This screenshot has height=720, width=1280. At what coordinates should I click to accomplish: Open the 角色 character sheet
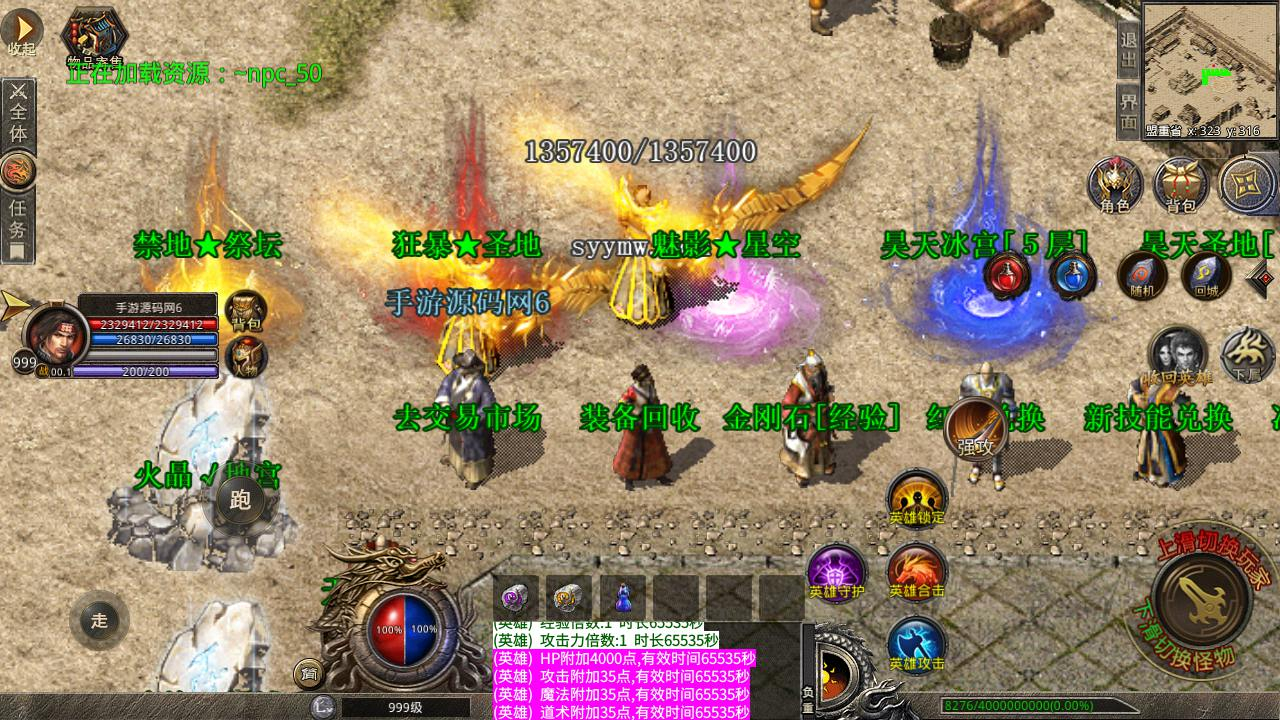(1115, 185)
